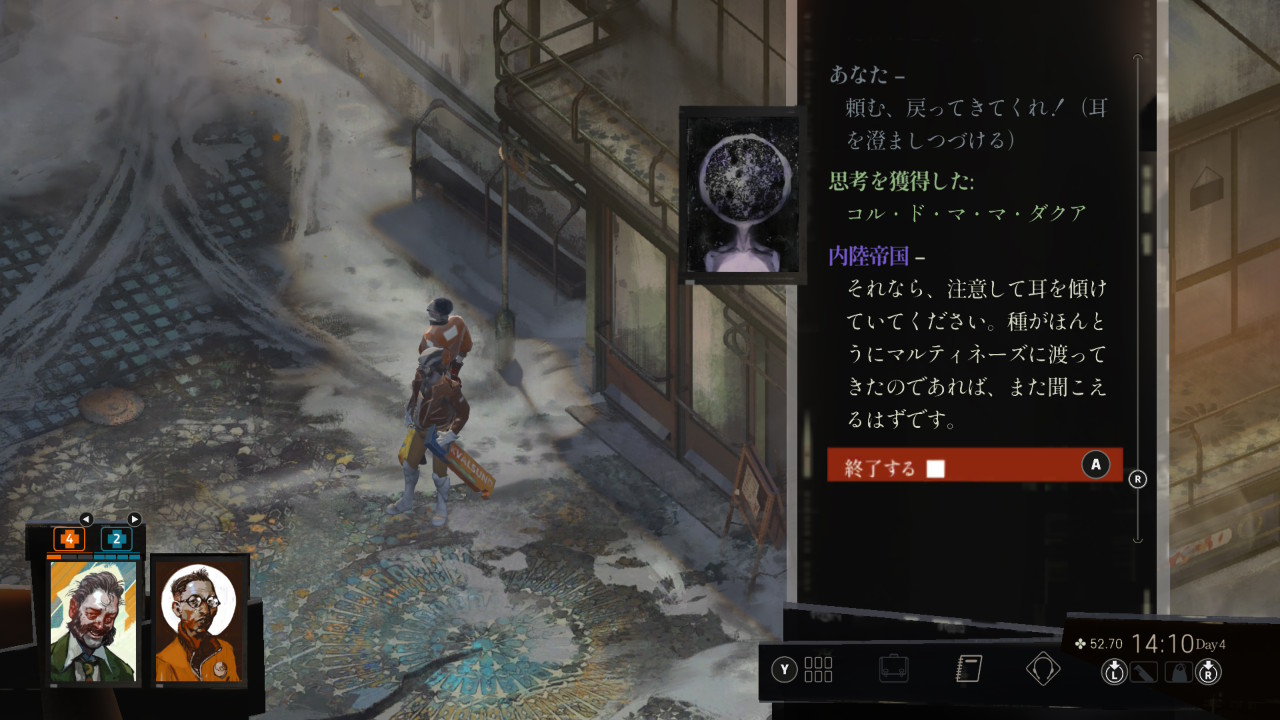Choose the 終了する dialogue option
The height and width of the screenshot is (720, 1280).
click(974, 465)
